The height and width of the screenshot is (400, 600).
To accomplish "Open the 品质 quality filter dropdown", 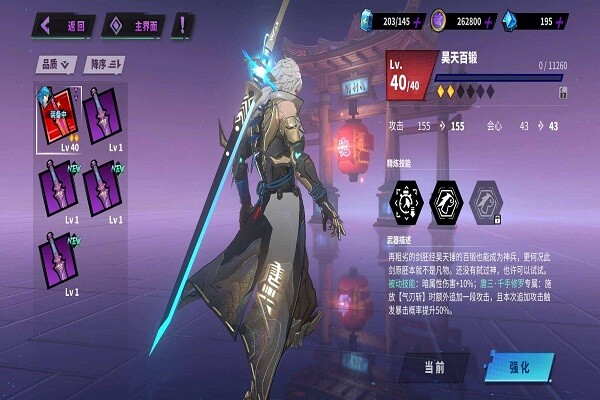I will [57, 65].
